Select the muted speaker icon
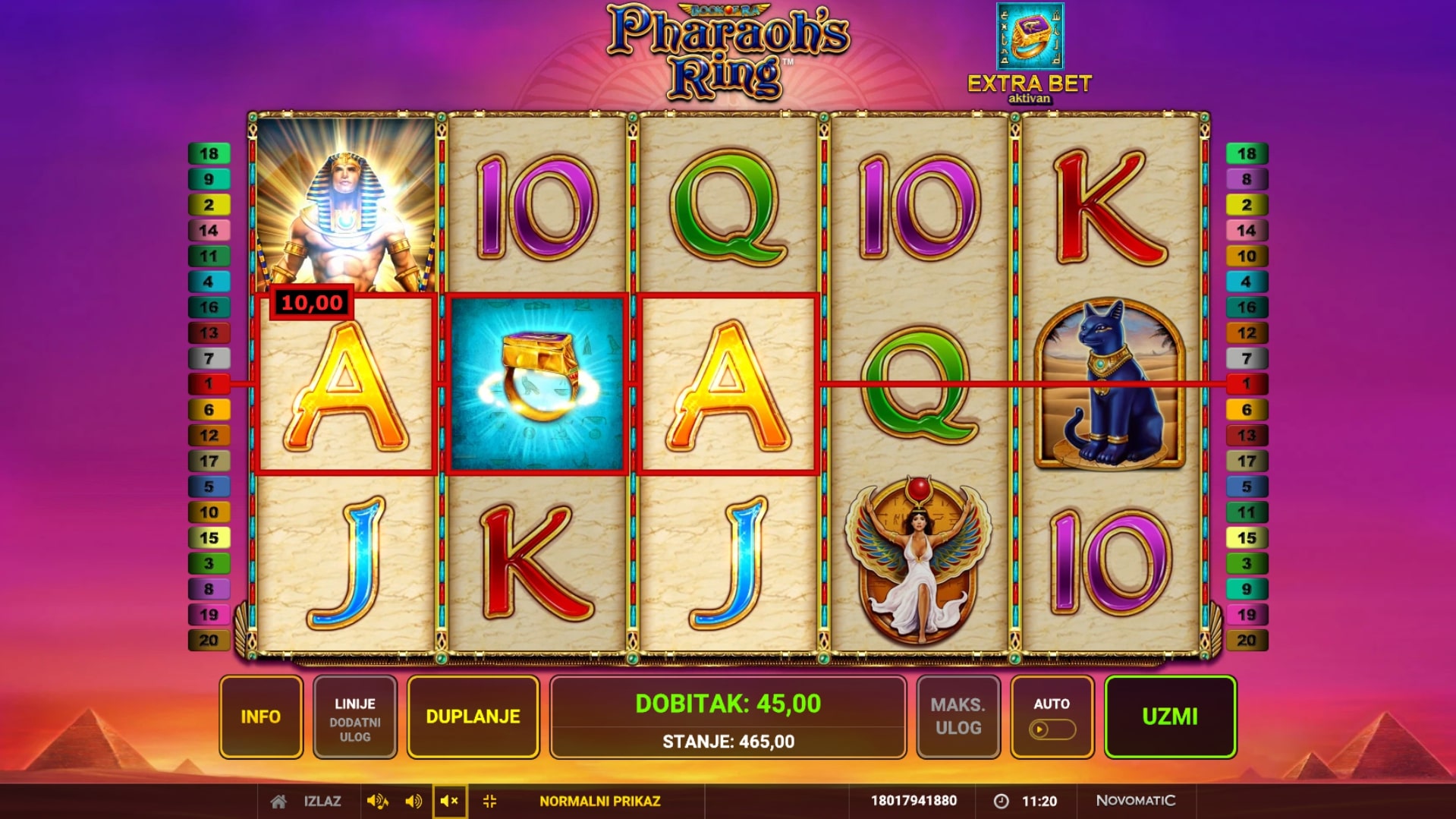Image resolution: width=1456 pixels, height=819 pixels. [x=449, y=801]
